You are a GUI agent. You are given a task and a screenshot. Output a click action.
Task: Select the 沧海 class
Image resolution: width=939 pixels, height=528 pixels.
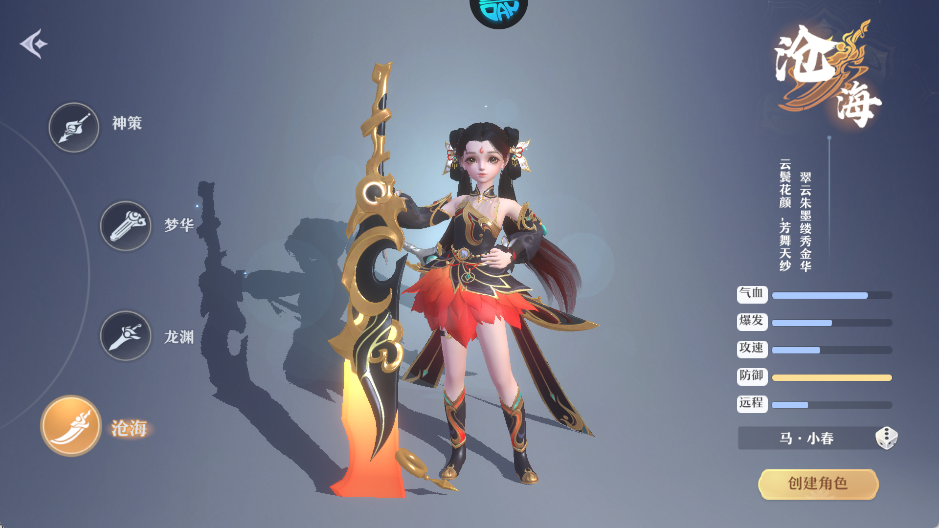tap(71, 426)
